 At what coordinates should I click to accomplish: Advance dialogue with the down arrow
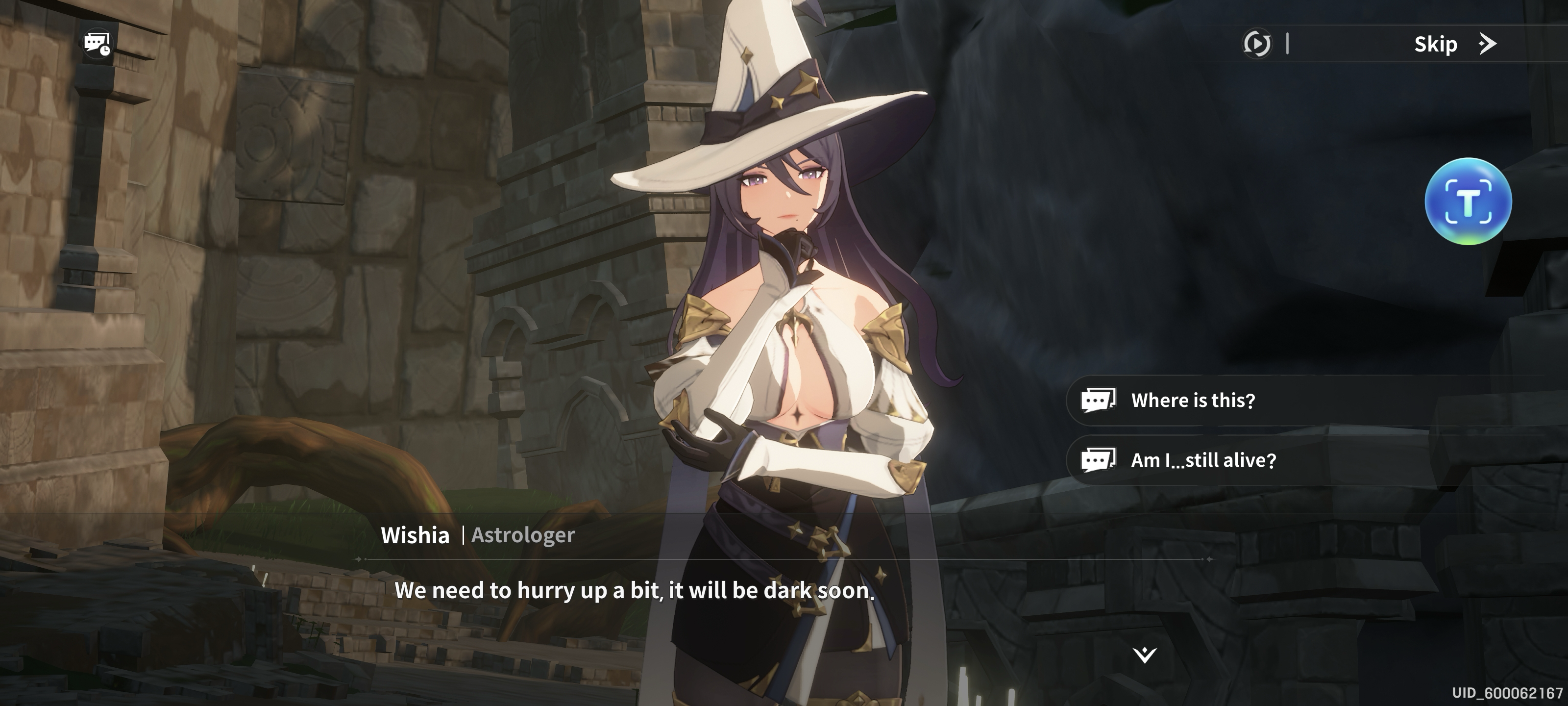[x=1144, y=655]
